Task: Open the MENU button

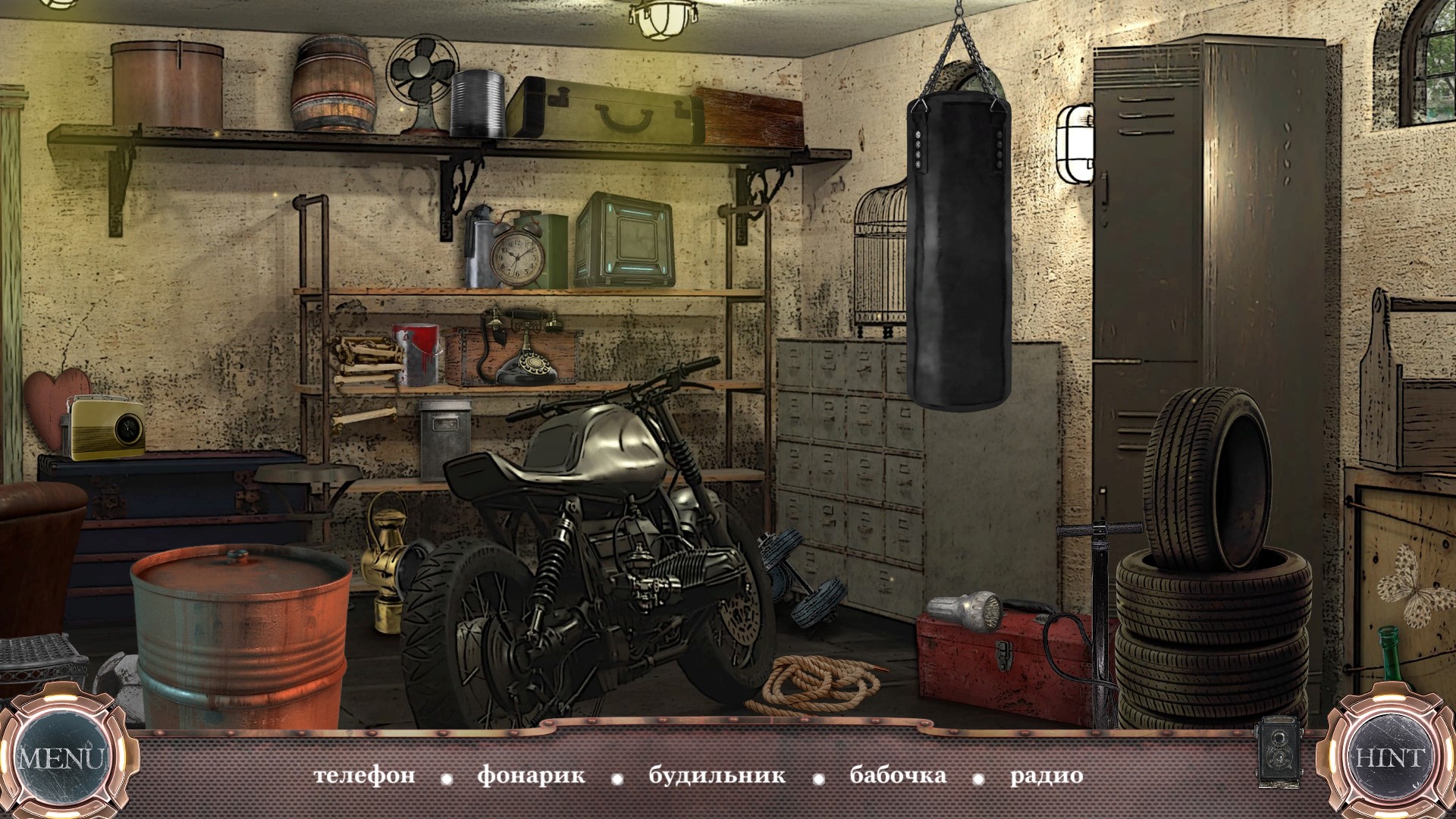Action: point(62,758)
